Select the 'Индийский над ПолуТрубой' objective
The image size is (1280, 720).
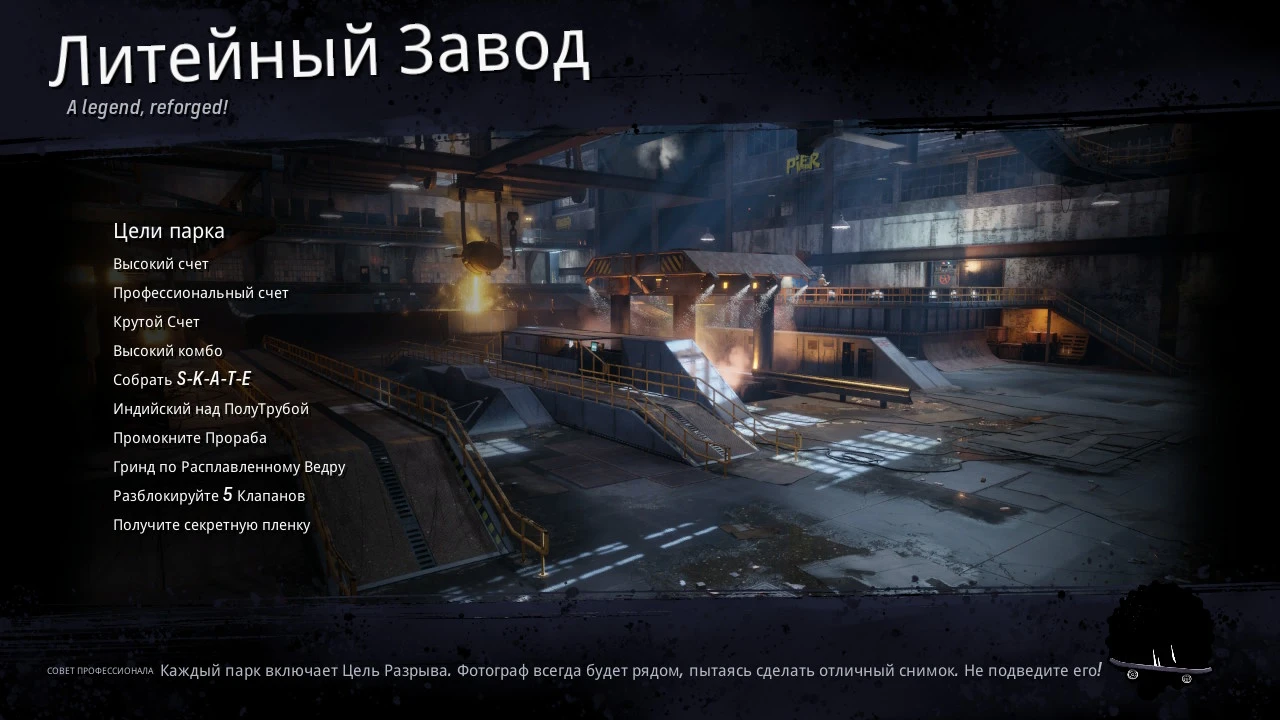pos(211,408)
